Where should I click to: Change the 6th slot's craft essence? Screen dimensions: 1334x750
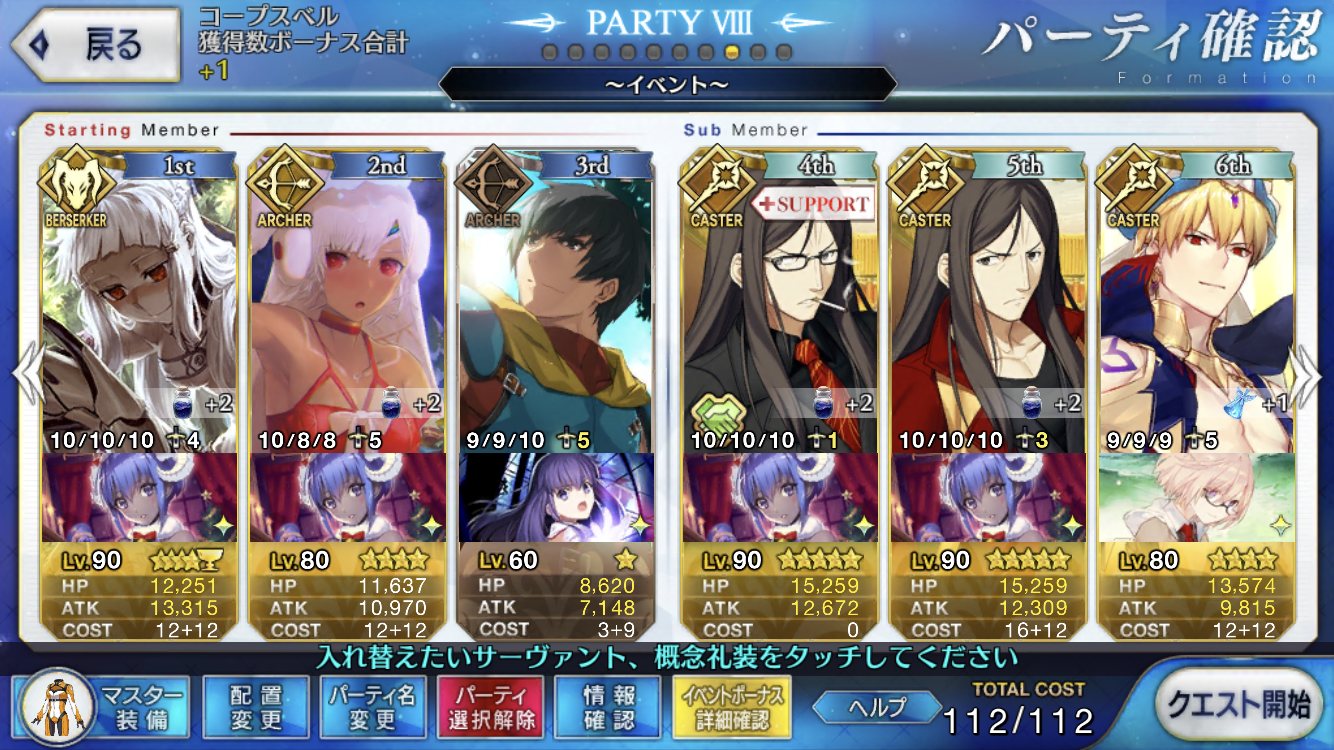tap(1195, 497)
